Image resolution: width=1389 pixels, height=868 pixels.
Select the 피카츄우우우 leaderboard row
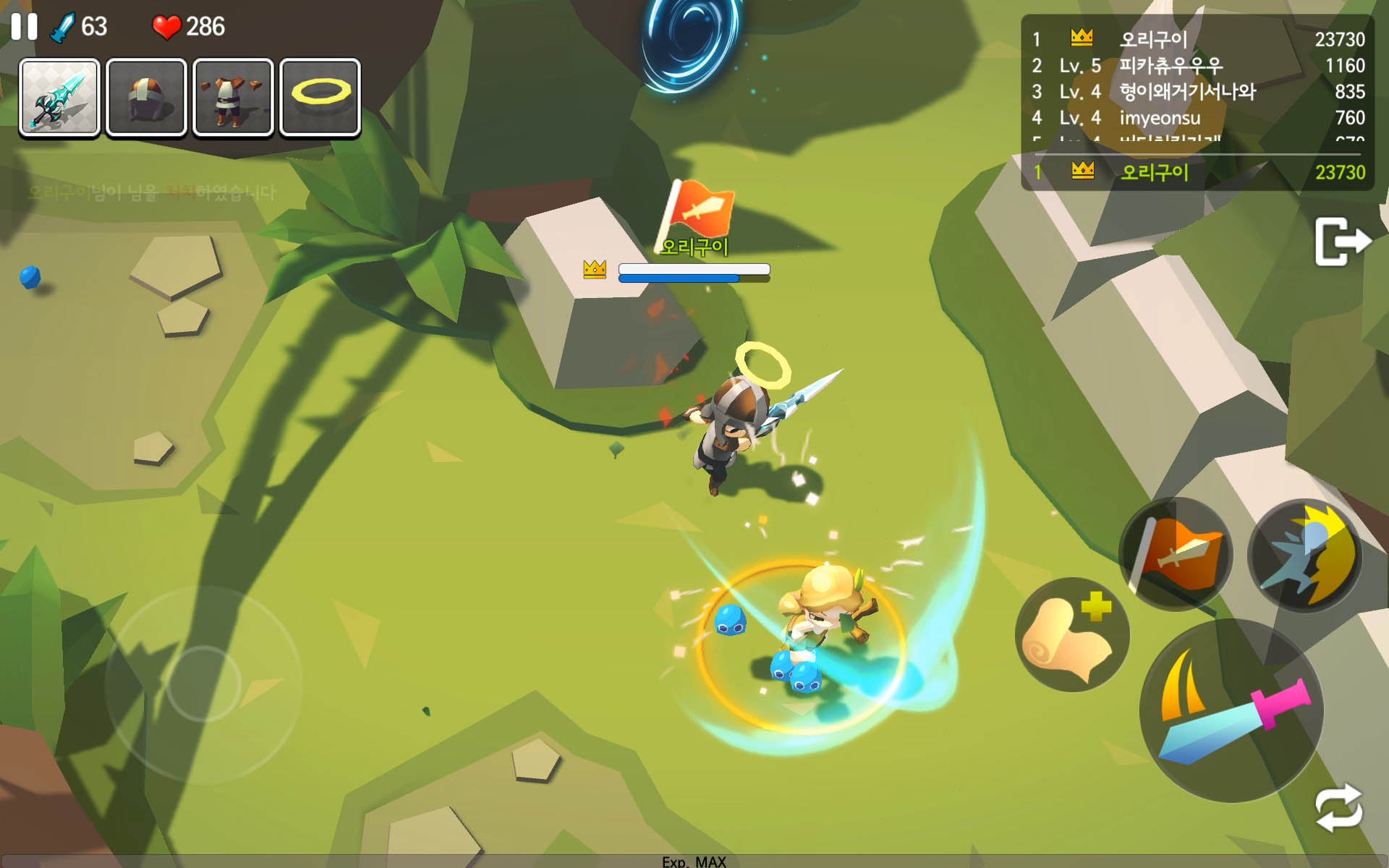pos(1197,66)
